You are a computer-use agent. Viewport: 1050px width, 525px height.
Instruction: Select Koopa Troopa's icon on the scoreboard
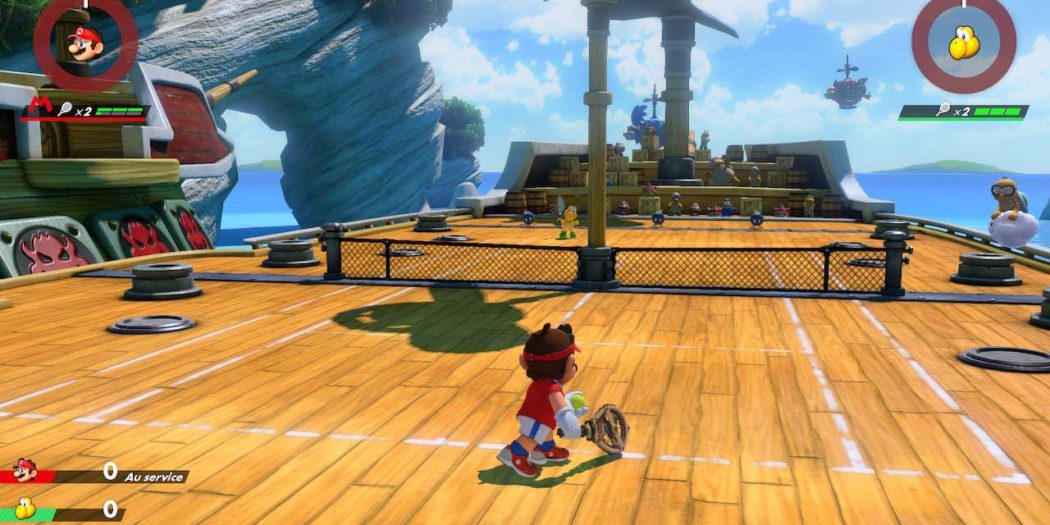tap(22, 510)
